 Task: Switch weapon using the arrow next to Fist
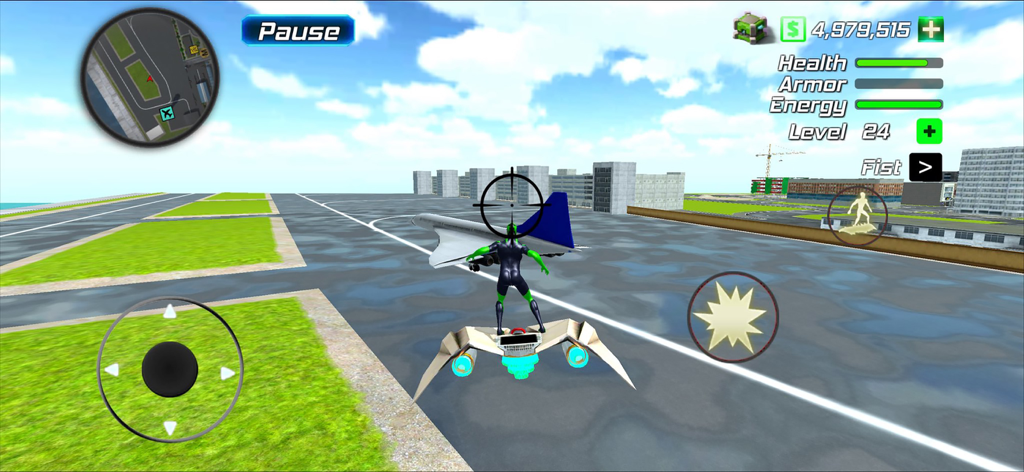pyautogui.click(x=926, y=167)
